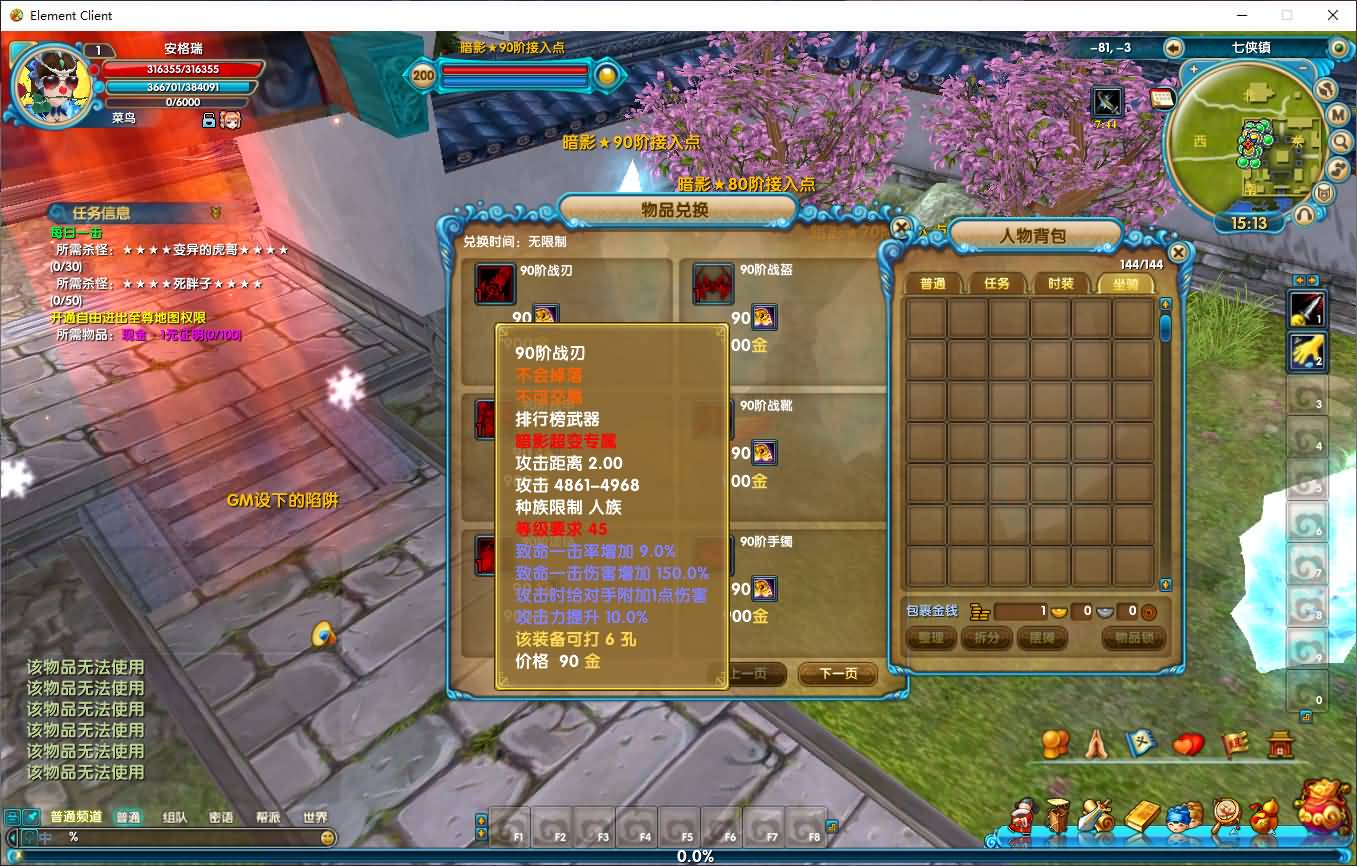The width and height of the screenshot is (1357, 866).
Task: Select the 世界 chat channel tab
Action: click(x=317, y=816)
